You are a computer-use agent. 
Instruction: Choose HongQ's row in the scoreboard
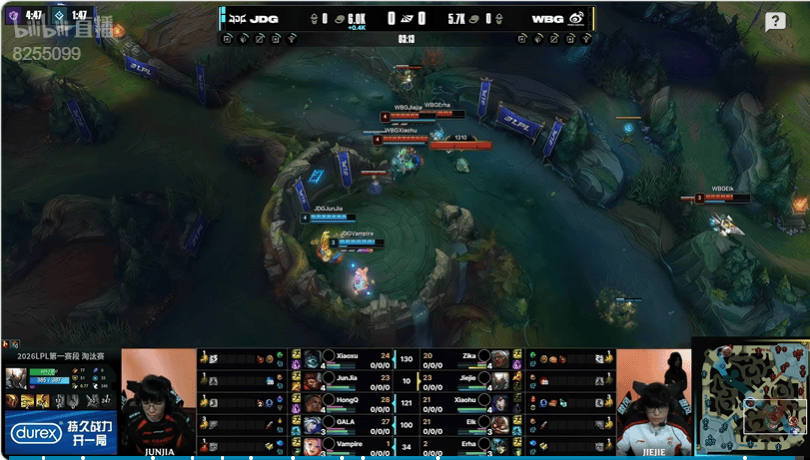tap(345, 401)
